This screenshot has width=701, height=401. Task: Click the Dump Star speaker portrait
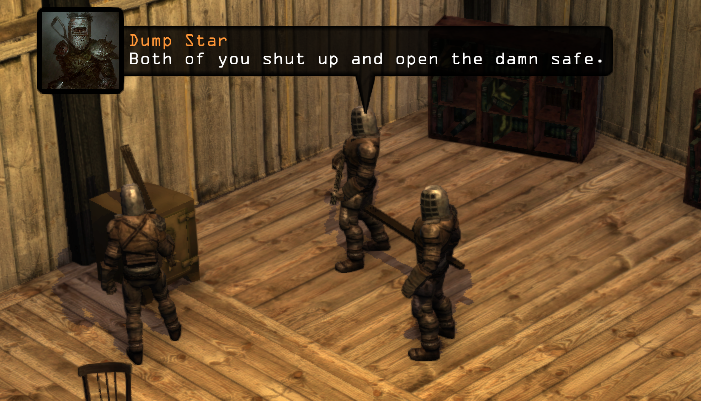80,50
